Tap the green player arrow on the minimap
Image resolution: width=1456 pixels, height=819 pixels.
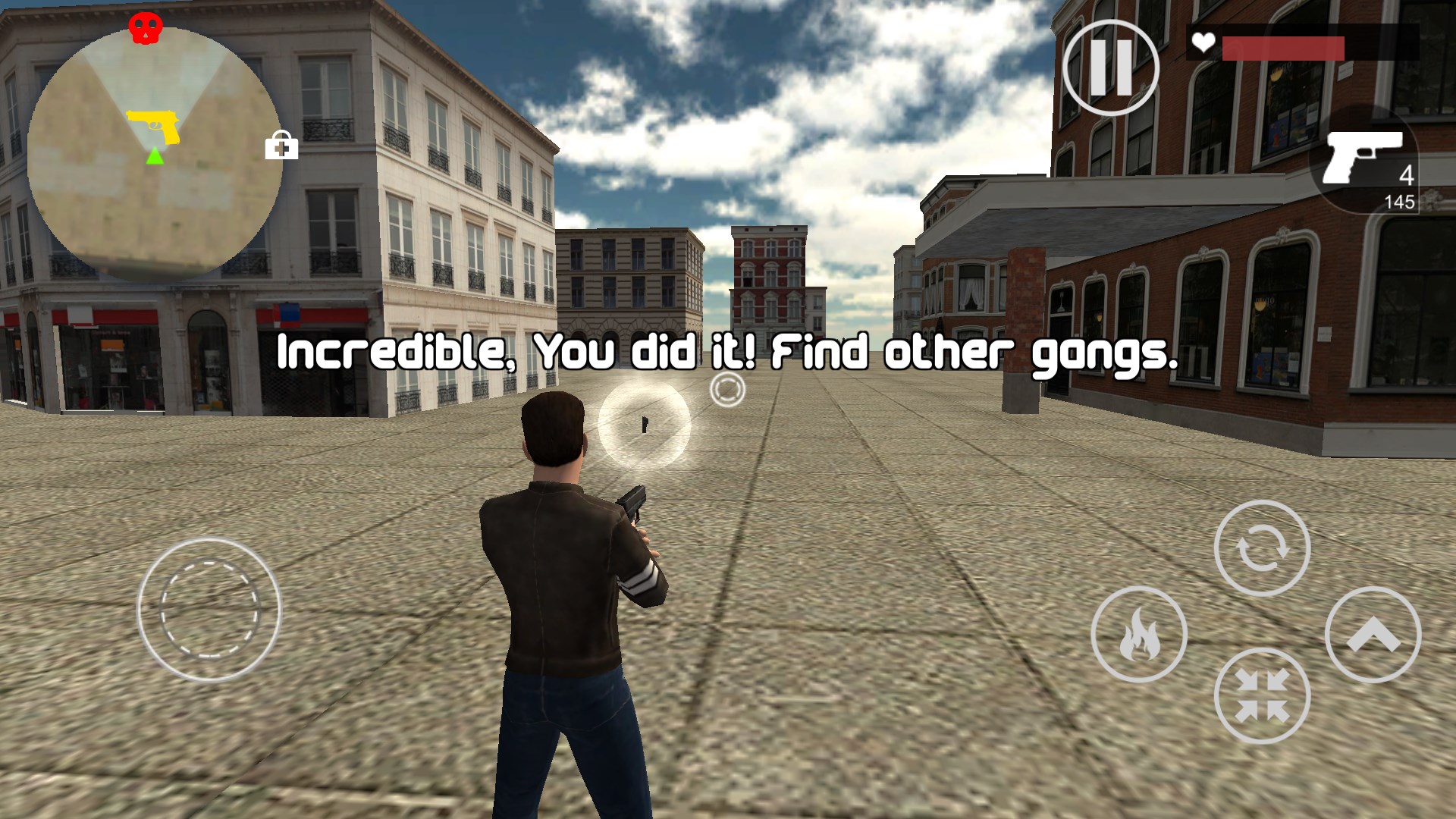tap(153, 157)
